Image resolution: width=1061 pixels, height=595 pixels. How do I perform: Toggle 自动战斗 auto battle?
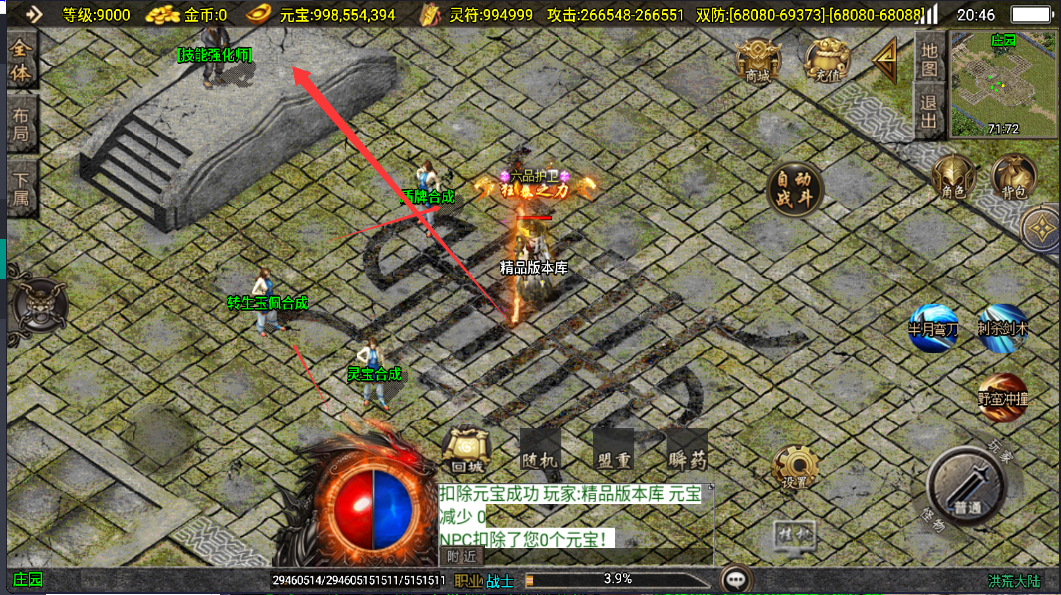795,187
